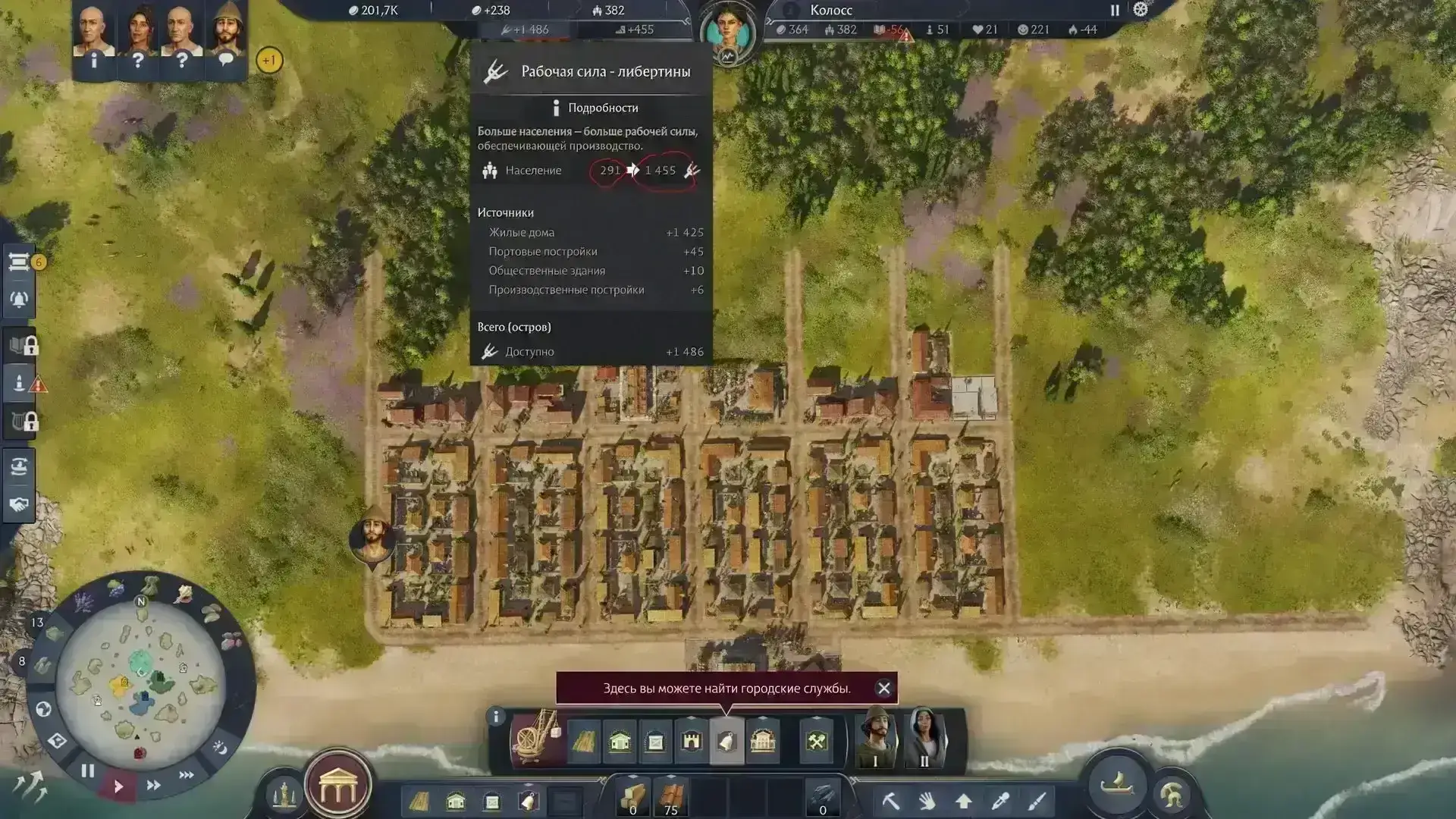Switch to population tier II portrait
The width and height of the screenshot is (1456, 819).
924,739
